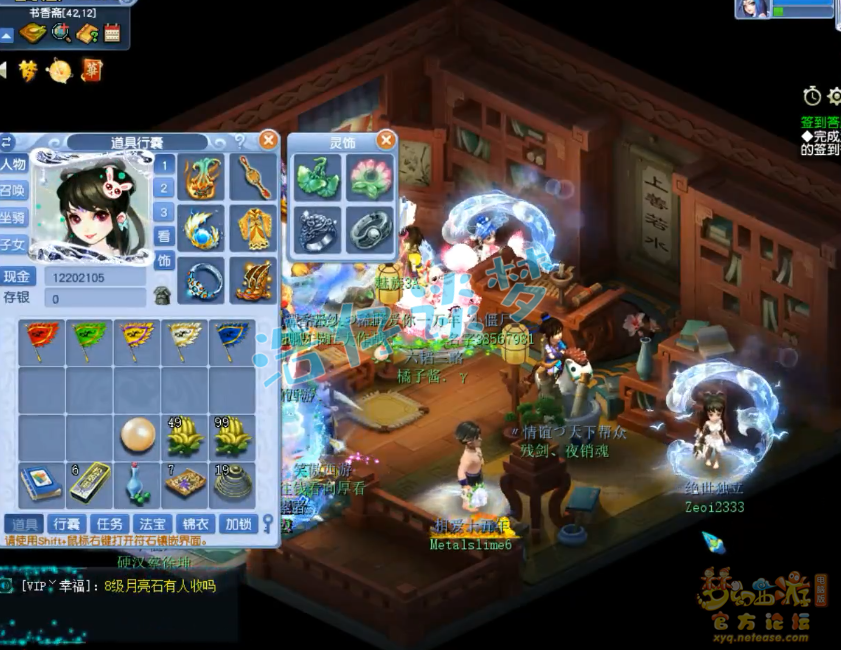Open the 坐骑 mount tab

[13, 217]
